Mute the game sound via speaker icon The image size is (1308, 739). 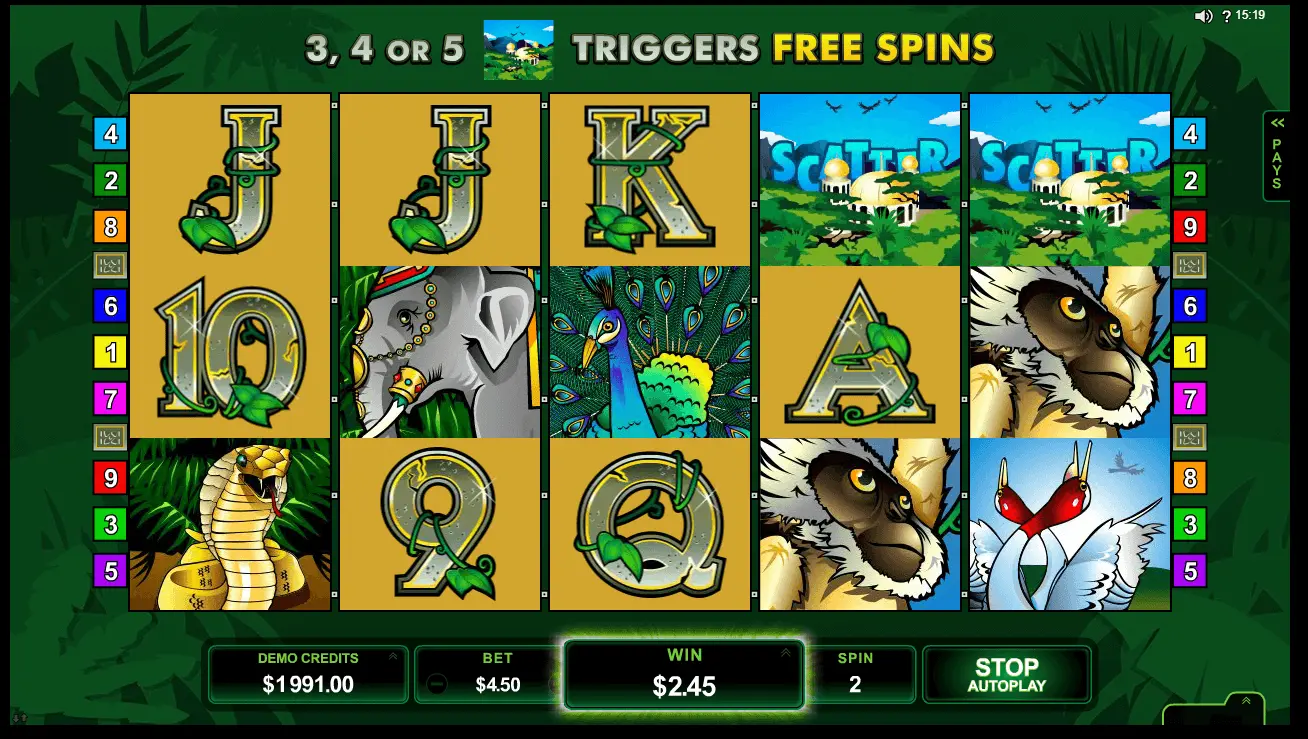point(1203,16)
